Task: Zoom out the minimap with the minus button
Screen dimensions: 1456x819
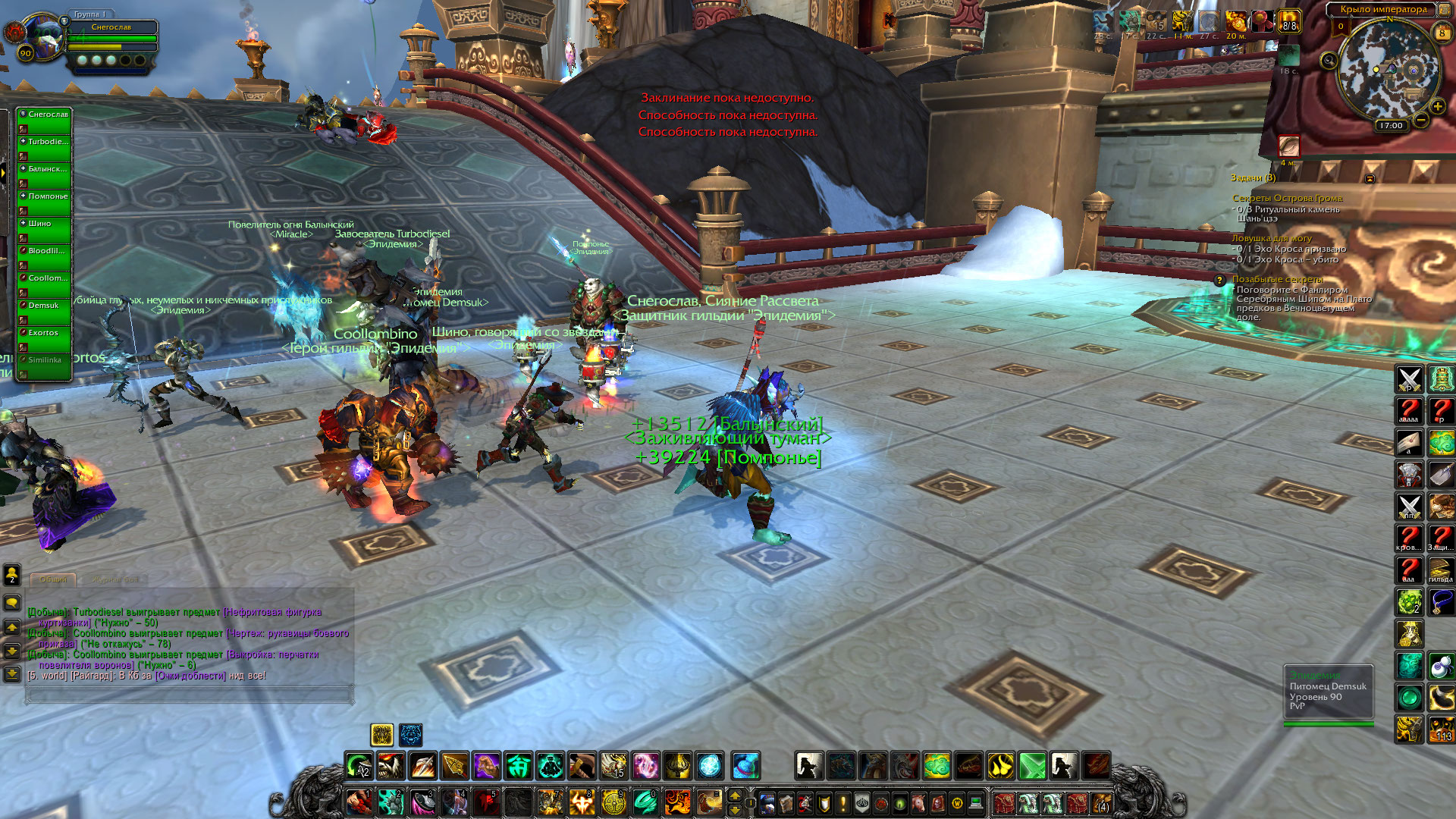Action: coord(1421,120)
